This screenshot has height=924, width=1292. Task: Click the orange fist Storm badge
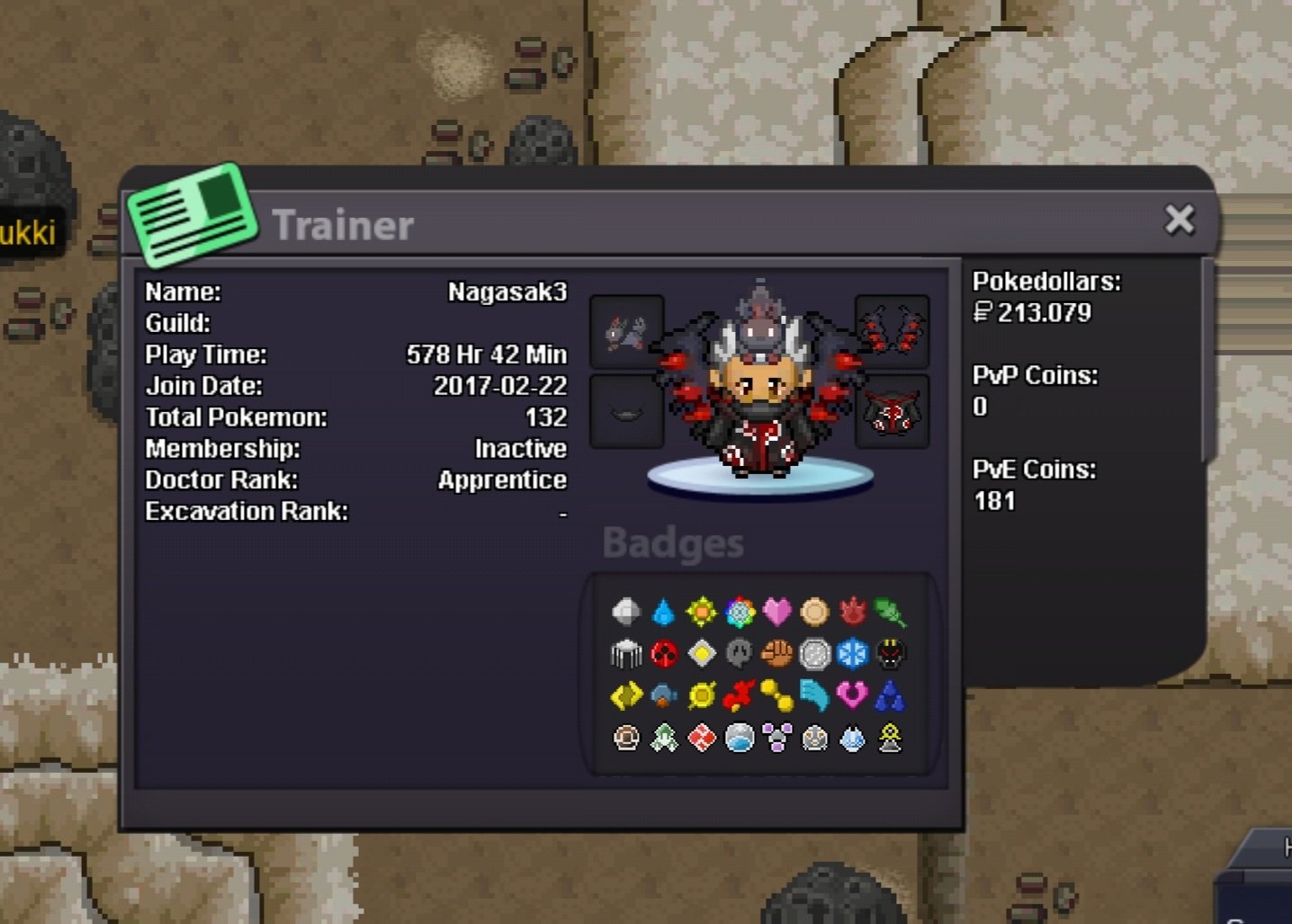tap(777, 654)
